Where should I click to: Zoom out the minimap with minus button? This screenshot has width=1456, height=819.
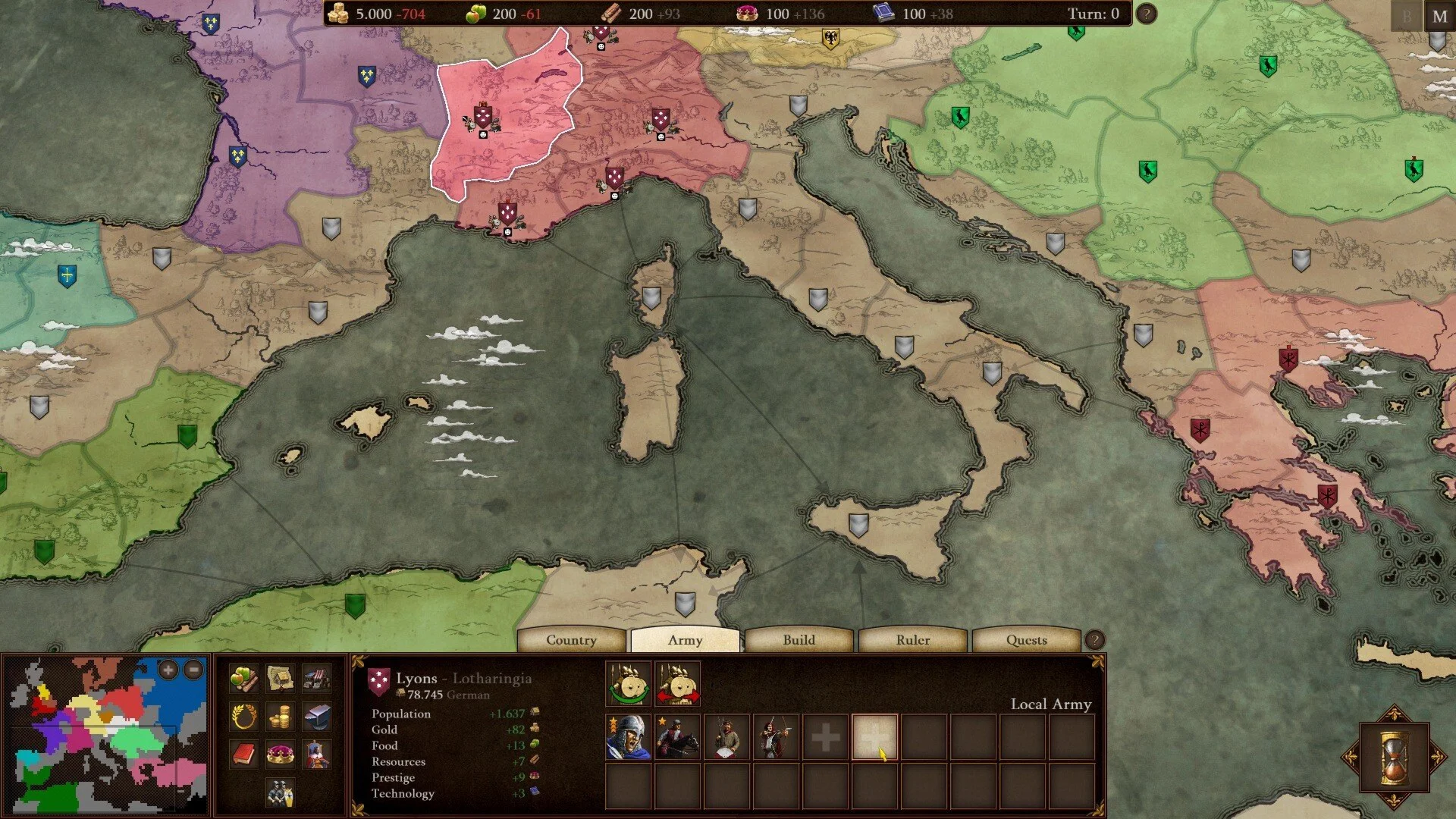194,670
